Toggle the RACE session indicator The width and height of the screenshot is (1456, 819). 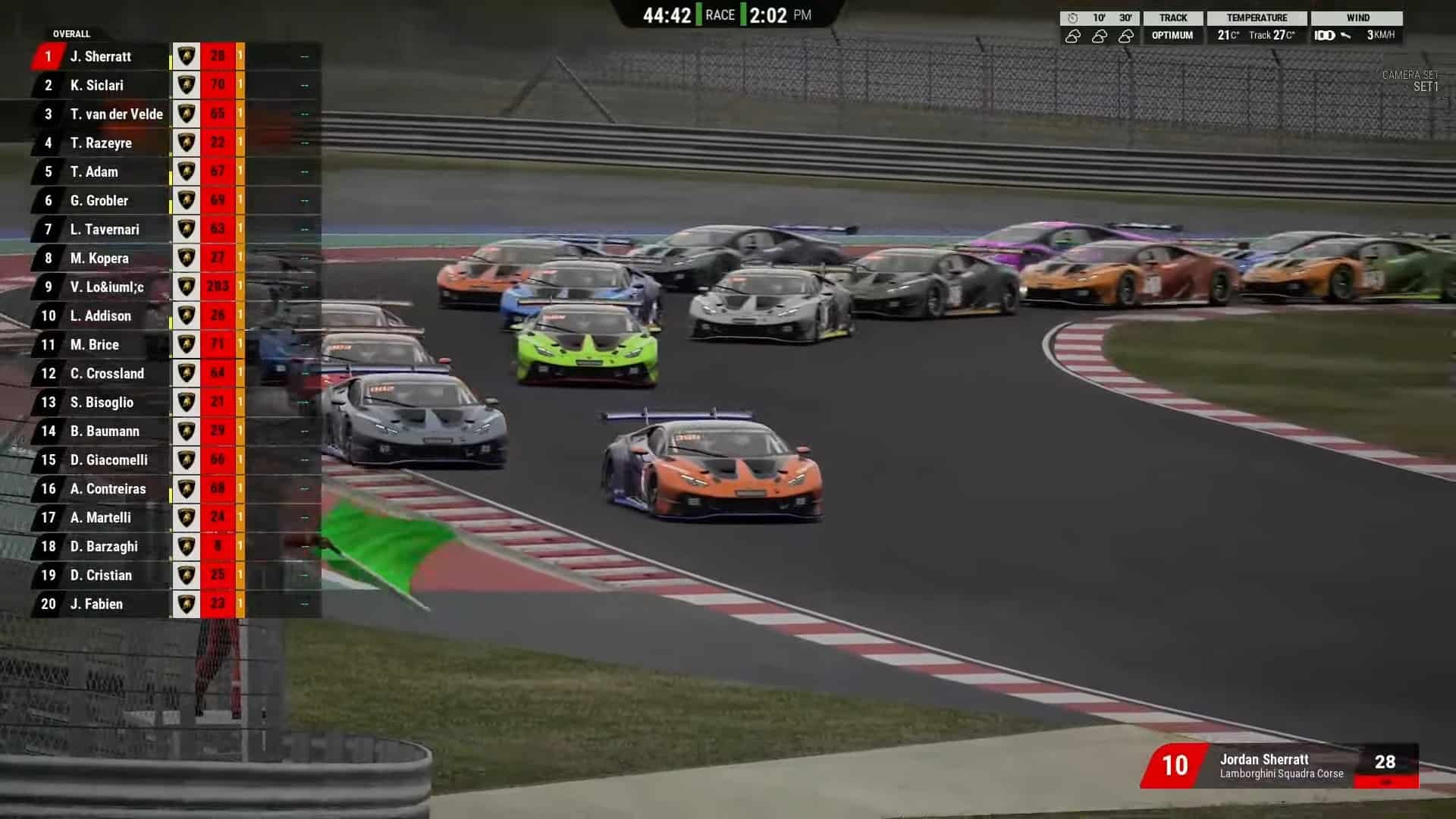(x=721, y=14)
